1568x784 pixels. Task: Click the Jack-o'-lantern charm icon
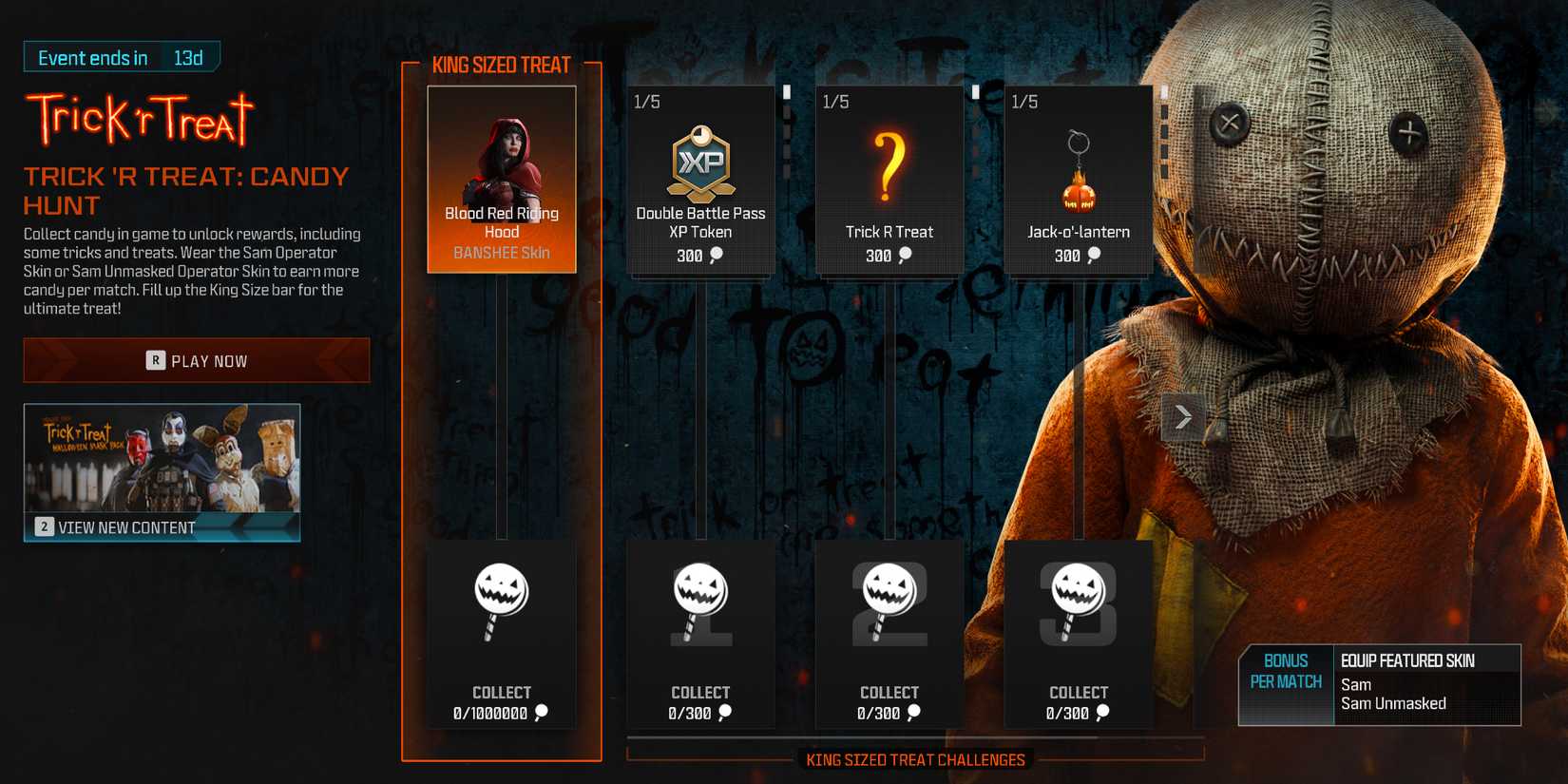tap(1078, 166)
